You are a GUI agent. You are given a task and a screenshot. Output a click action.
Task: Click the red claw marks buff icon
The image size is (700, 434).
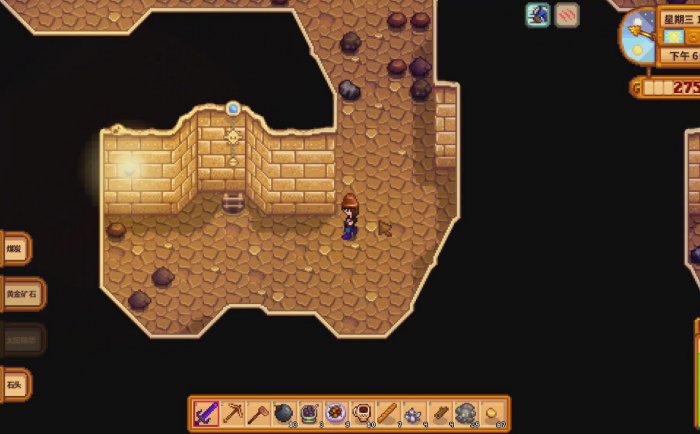[567, 14]
